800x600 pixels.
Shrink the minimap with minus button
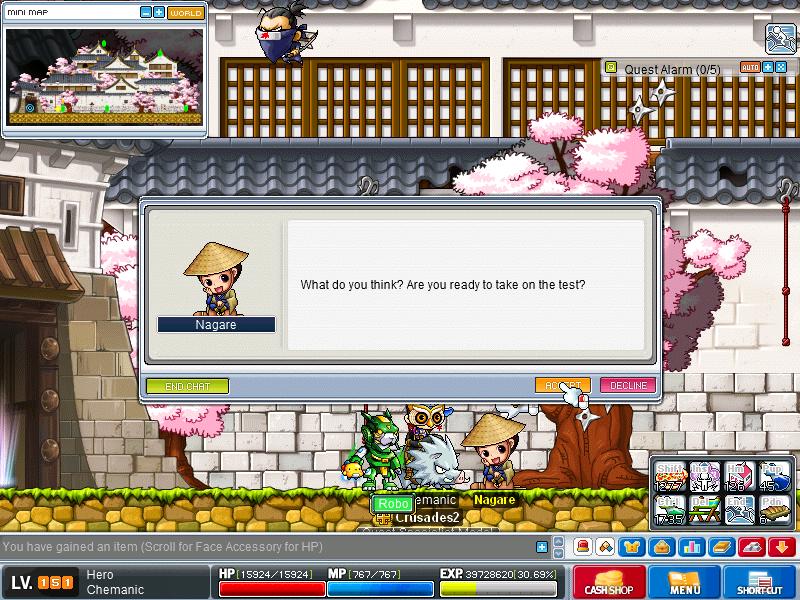(146, 13)
